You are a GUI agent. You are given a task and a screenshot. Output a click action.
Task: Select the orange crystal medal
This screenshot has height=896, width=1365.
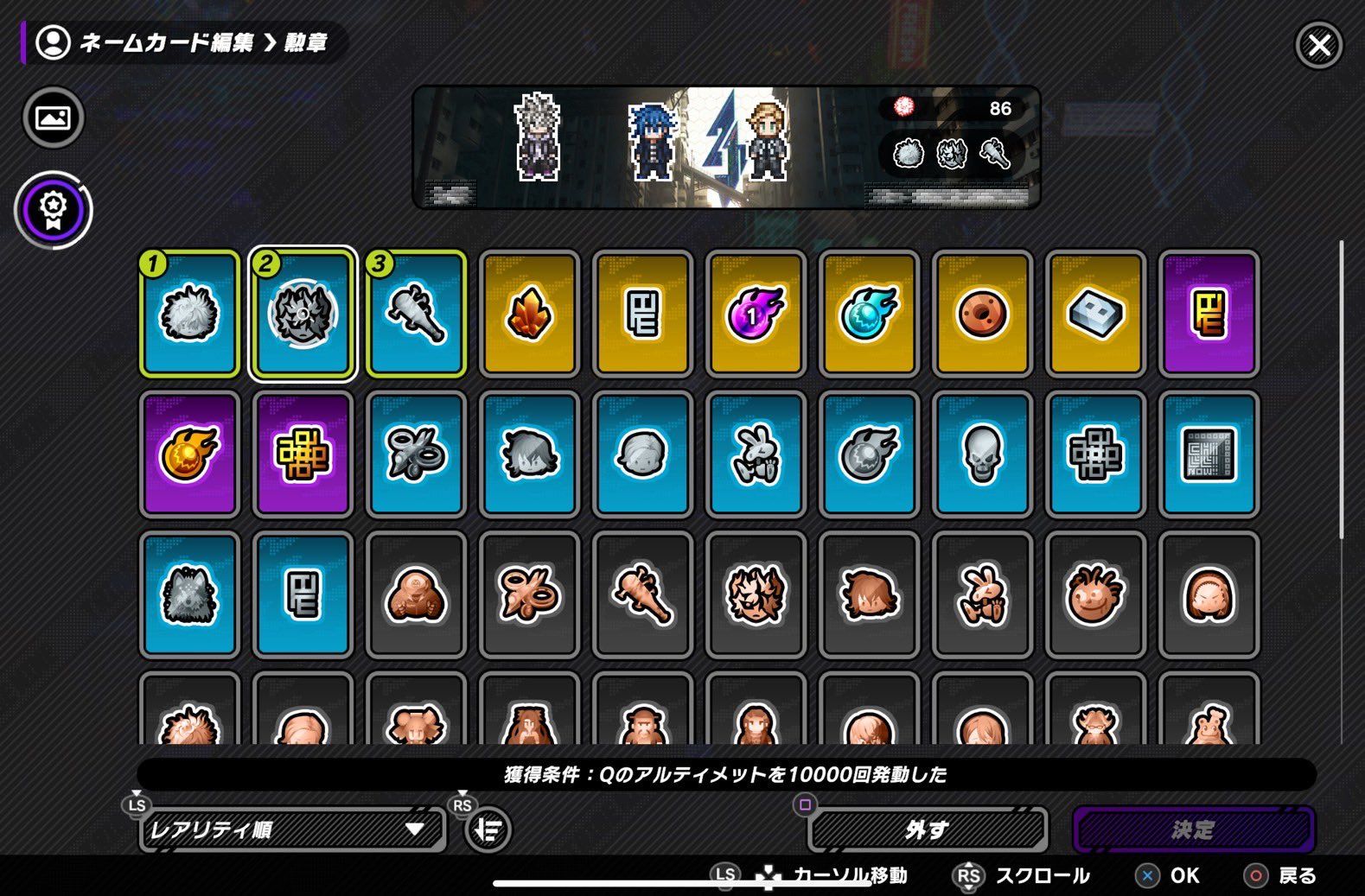pos(529,314)
